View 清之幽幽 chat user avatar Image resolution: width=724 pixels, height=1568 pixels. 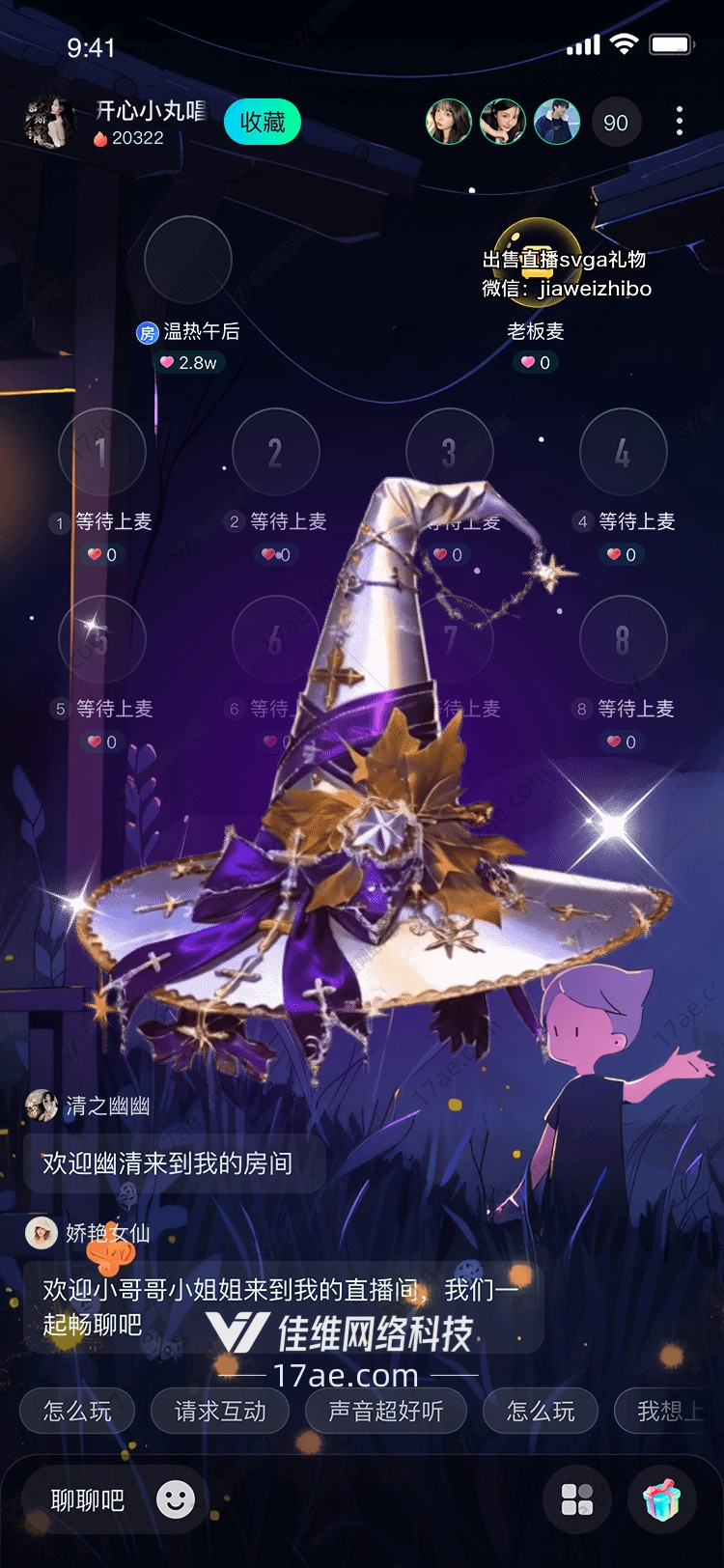click(42, 1106)
